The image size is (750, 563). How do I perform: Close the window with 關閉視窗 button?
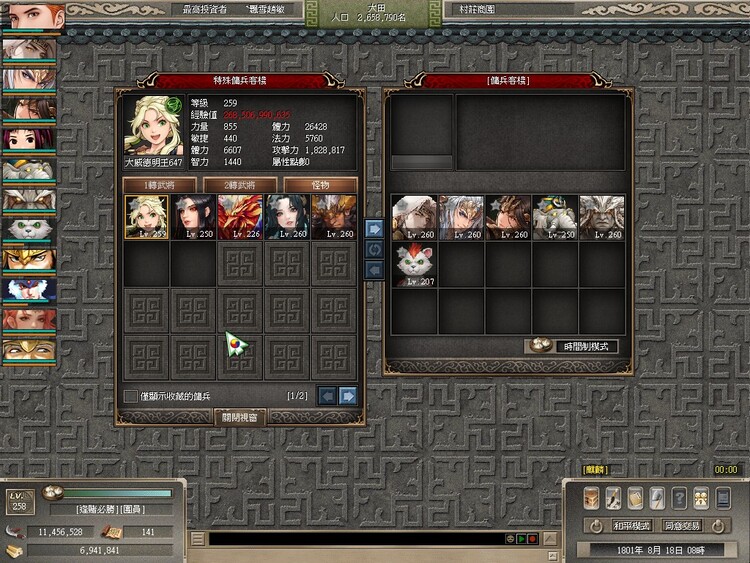point(240,416)
